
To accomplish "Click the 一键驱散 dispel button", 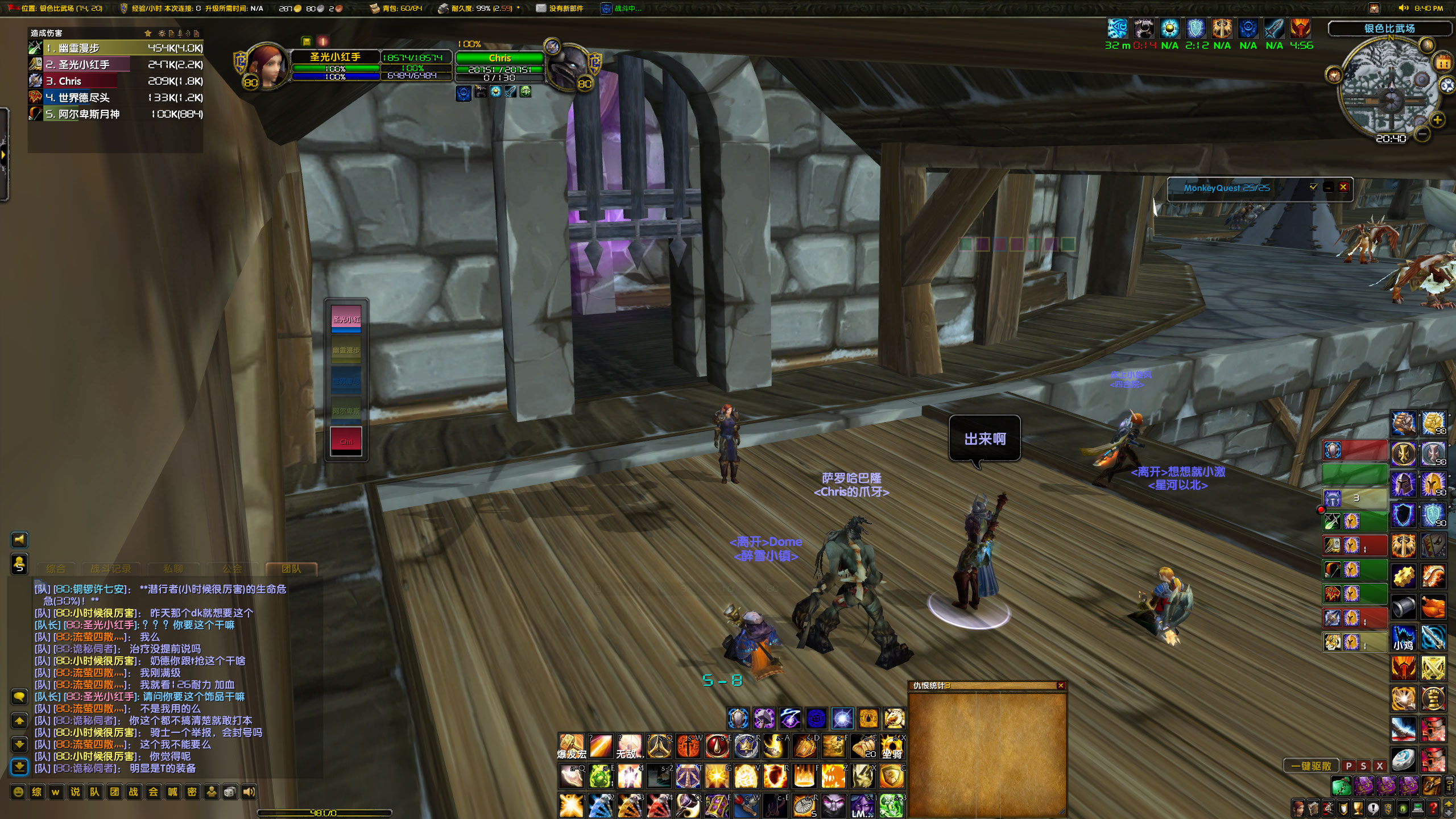I will pyautogui.click(x=1311, y=766).
